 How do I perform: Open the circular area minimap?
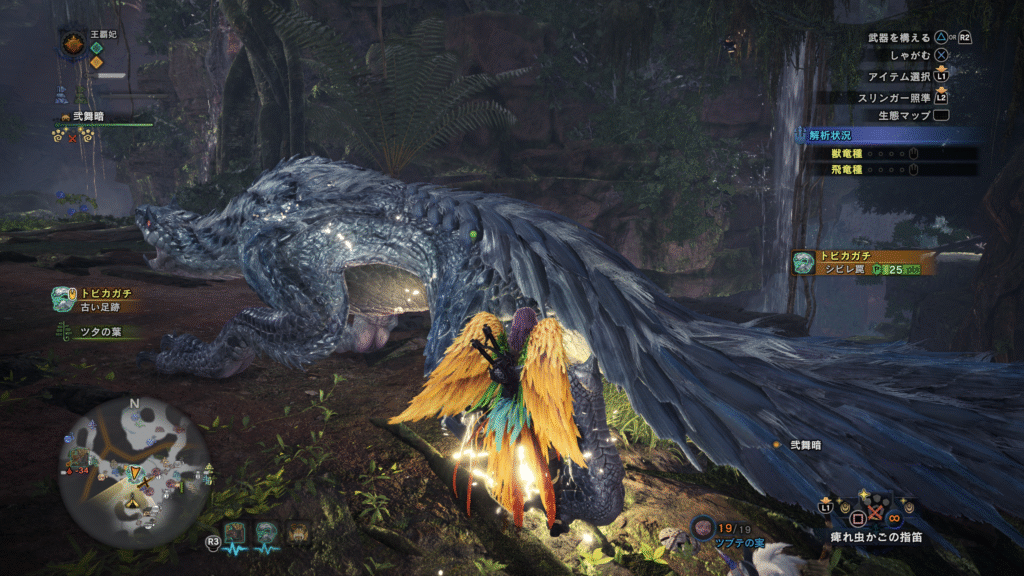click(x=135, y=470)
